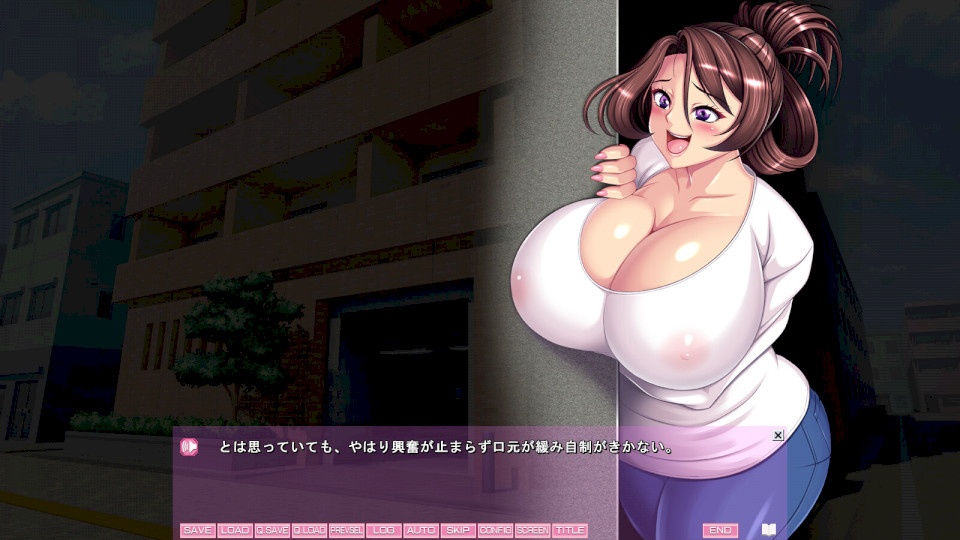Click the SAVE button

pos(198,530)
